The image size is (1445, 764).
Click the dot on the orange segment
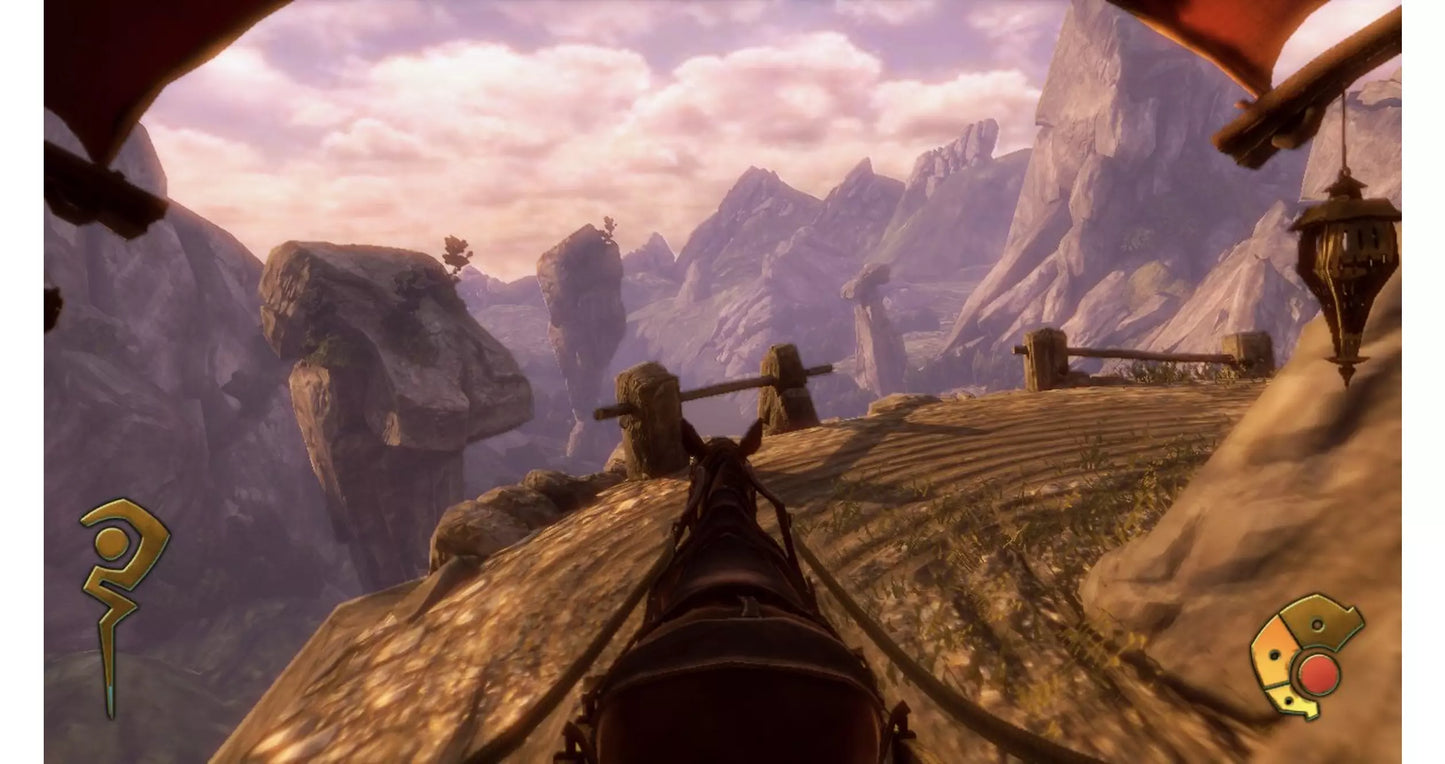[1275, 654]
